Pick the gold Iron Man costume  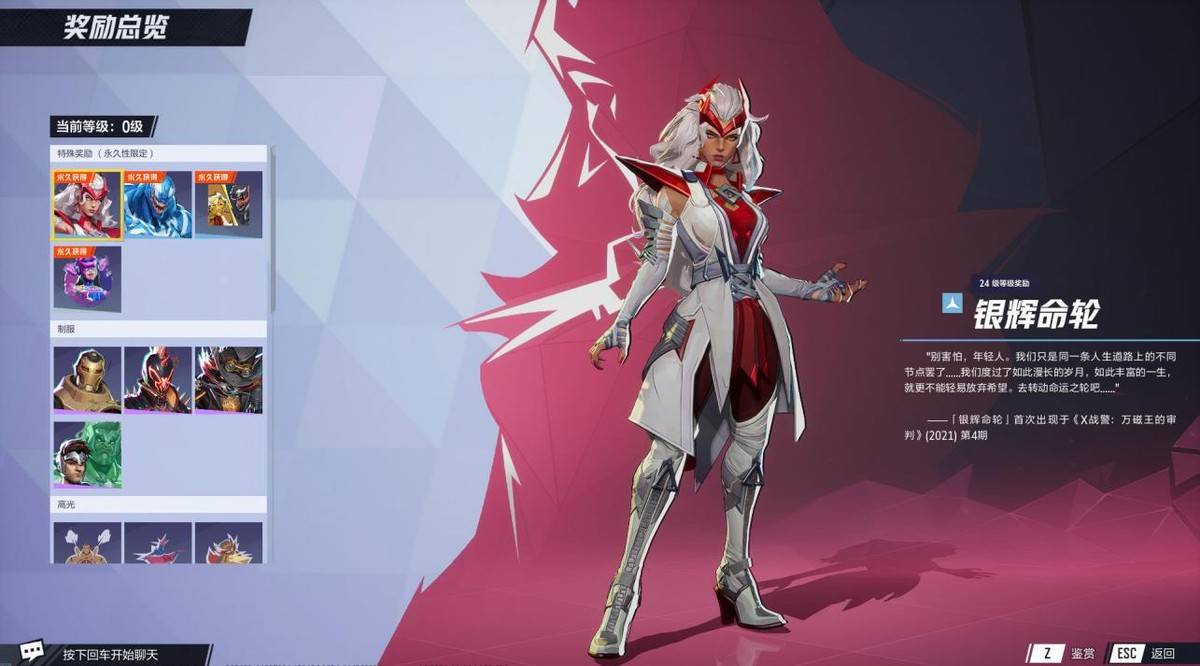click(x=87, y=380)
